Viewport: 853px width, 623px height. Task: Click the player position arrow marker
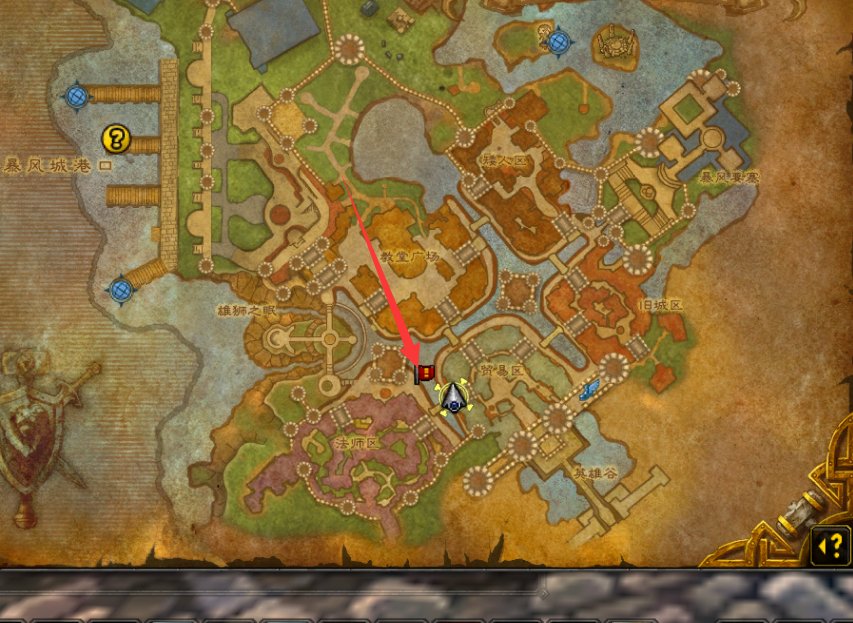tap(455, 397)
